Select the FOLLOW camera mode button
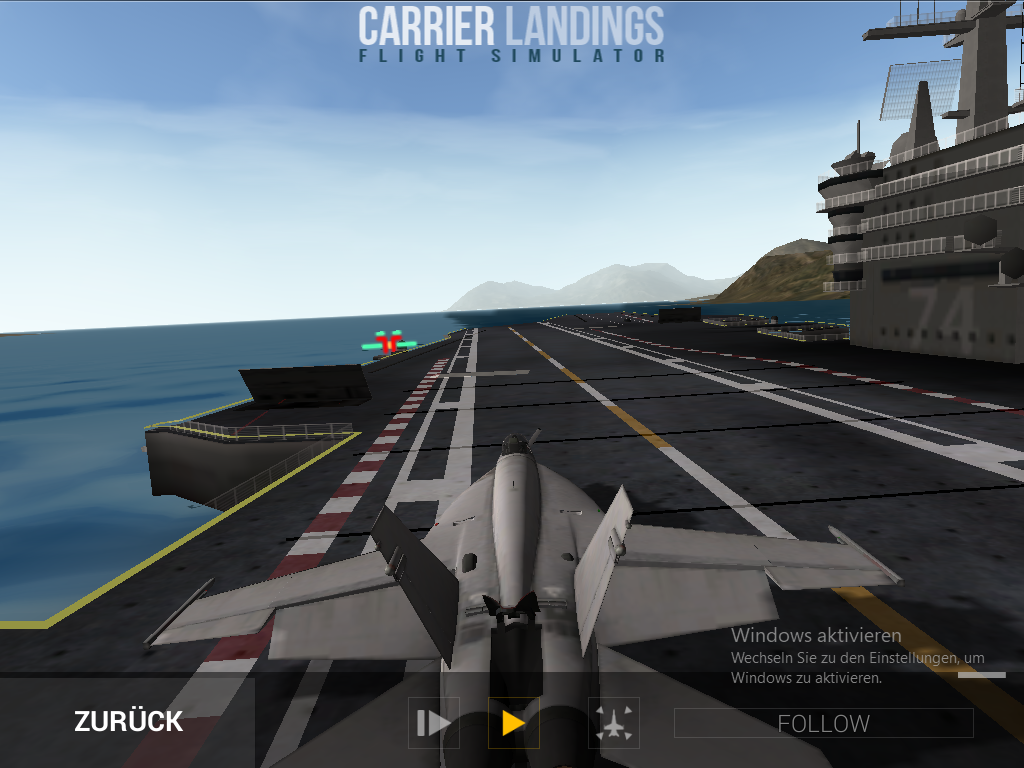The width and height of the screenshot is (1024, 768). pyautogui.click(x=823, y=723)
